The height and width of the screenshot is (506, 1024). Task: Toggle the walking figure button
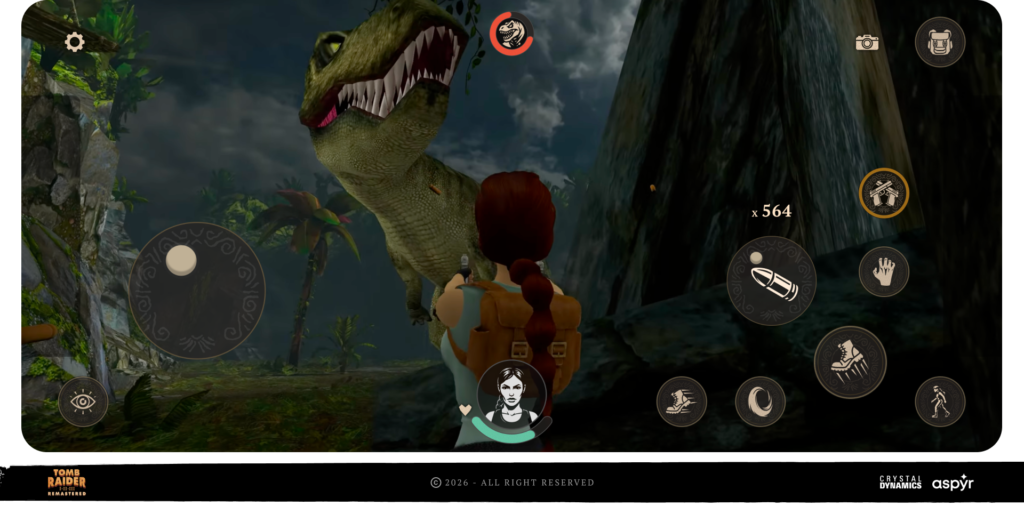[940, 401]
